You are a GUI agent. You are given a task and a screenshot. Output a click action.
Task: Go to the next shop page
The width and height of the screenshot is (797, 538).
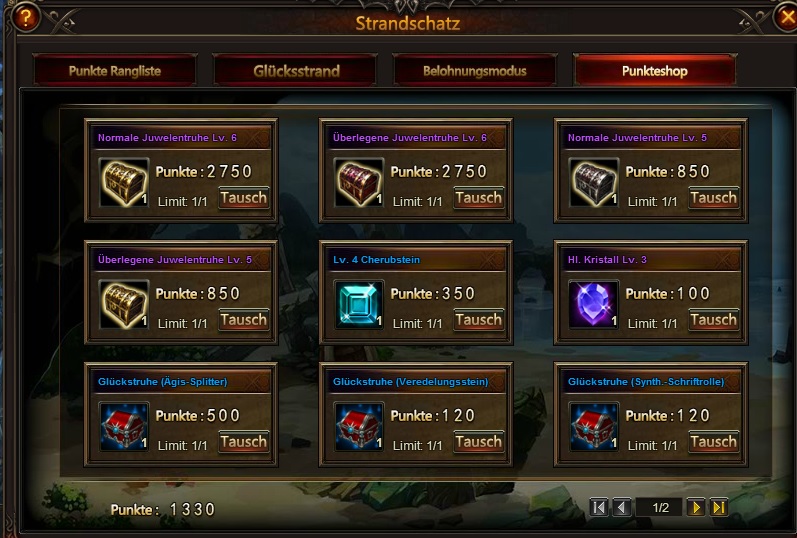(696, 508)
